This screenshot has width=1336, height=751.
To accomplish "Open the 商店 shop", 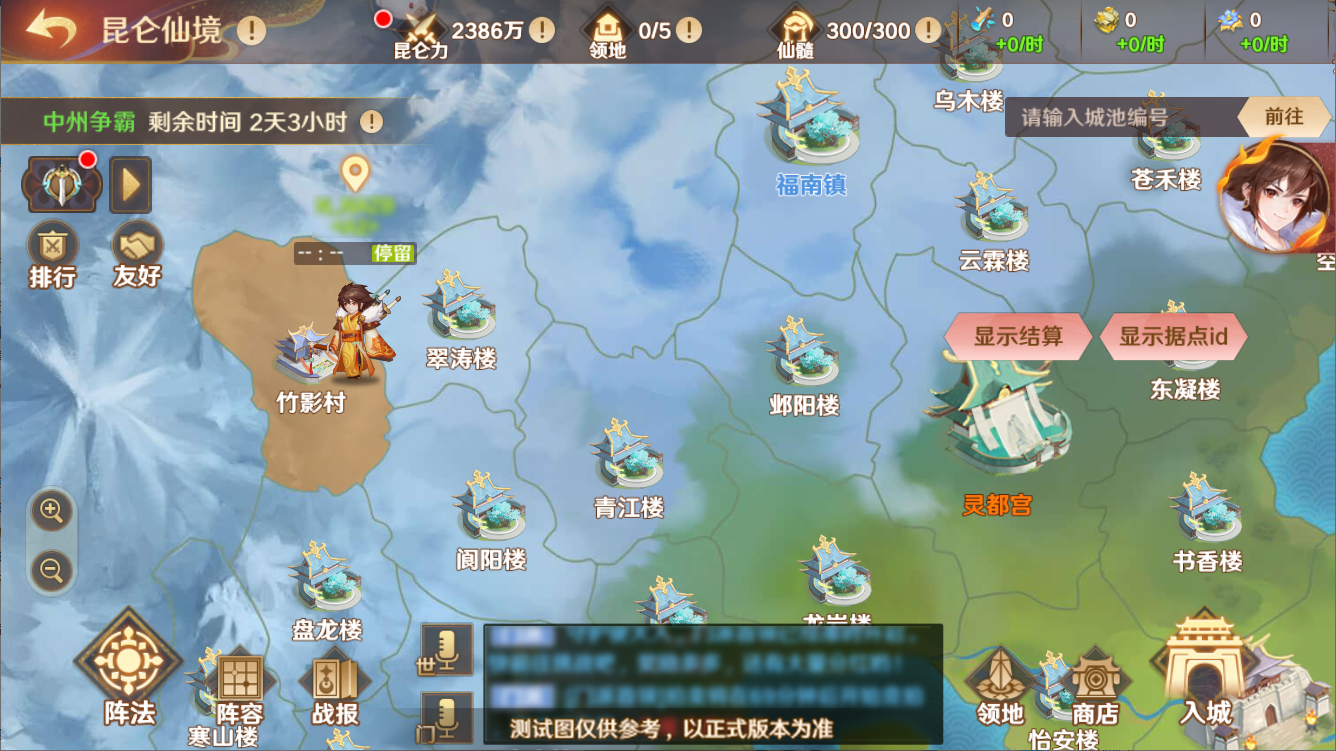I will 1095,690.
